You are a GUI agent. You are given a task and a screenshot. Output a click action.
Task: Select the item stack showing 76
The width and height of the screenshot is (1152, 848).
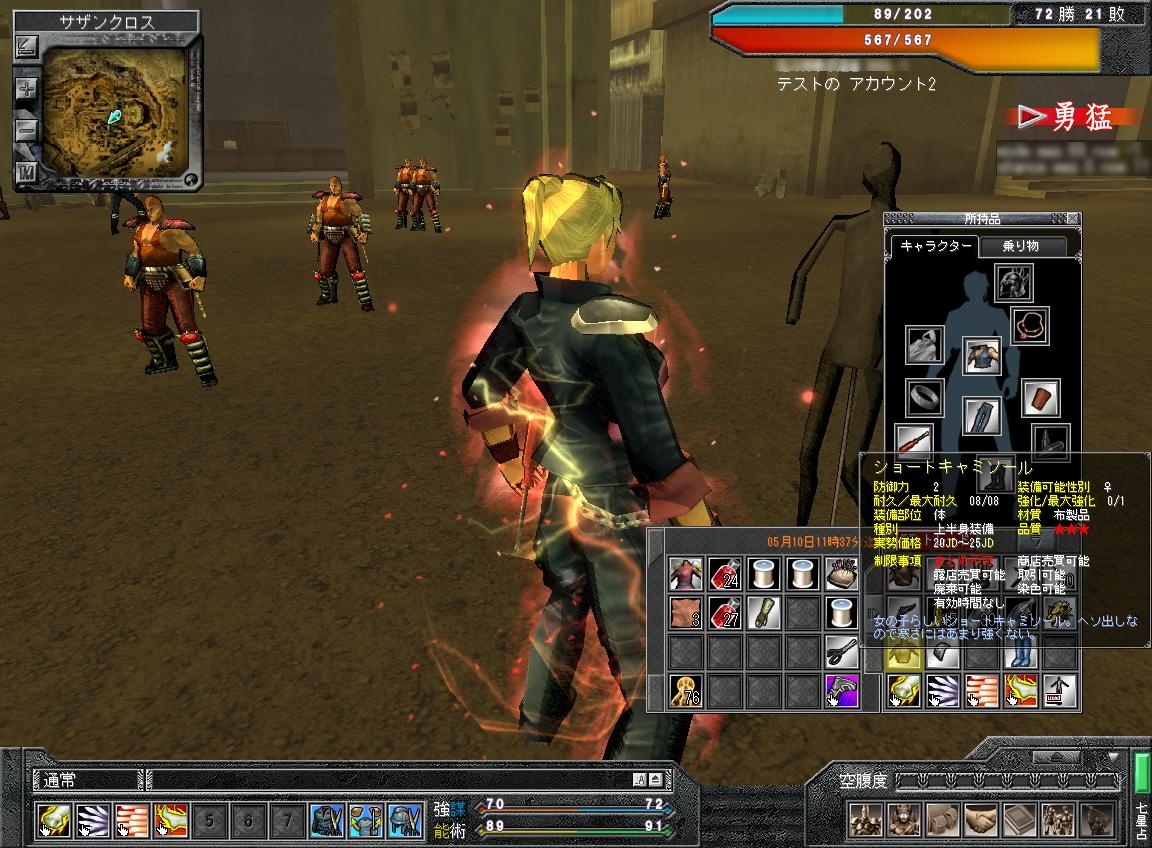(x=685, y=692)
